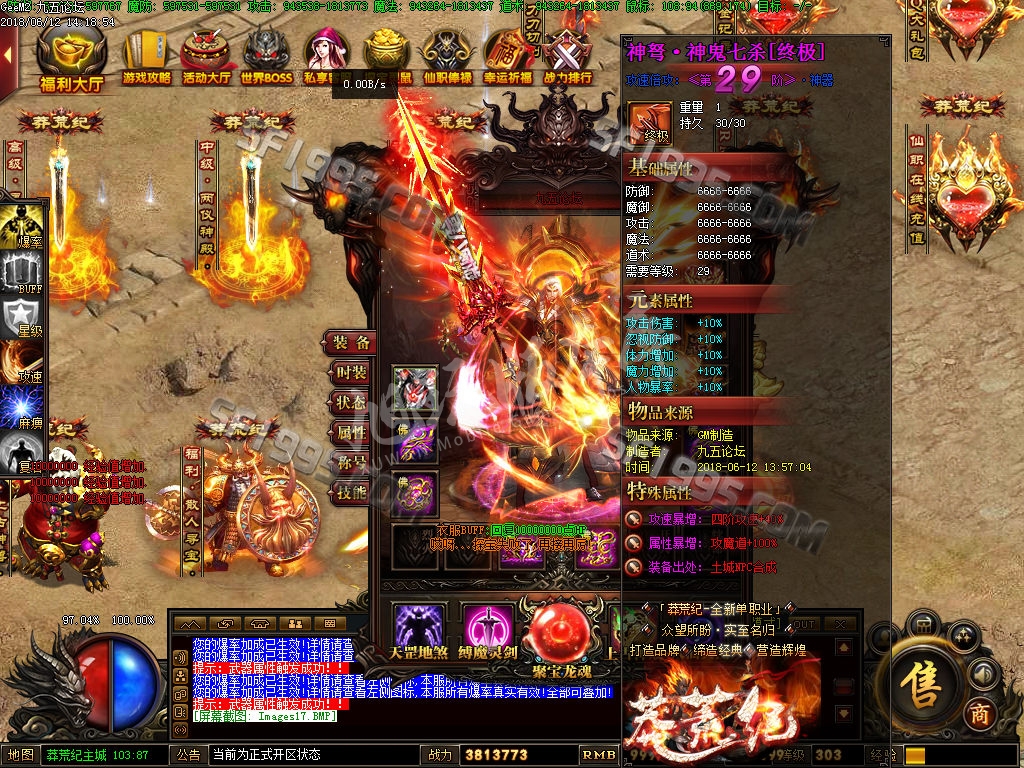Select the 缚魔灵剑 skill icon
The image size is (1024, 768).
click(x=488, y=628)
